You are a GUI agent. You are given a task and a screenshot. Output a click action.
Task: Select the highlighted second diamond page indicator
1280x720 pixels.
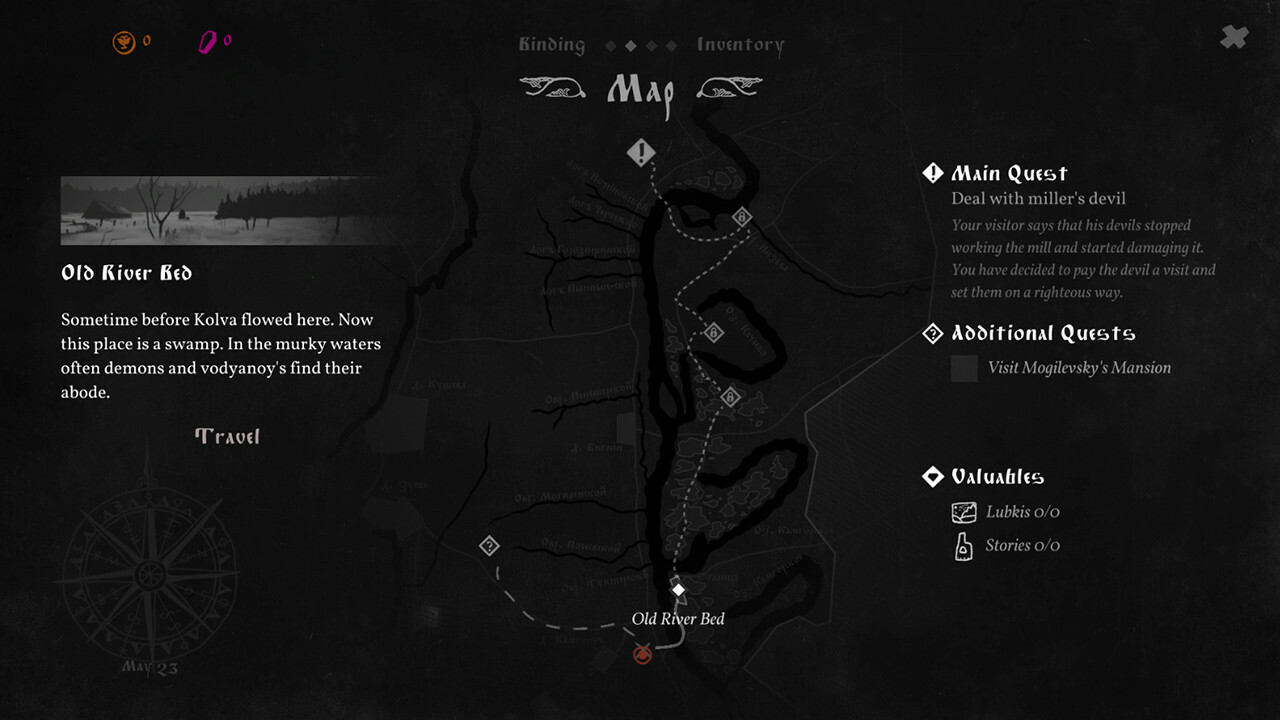631,45
